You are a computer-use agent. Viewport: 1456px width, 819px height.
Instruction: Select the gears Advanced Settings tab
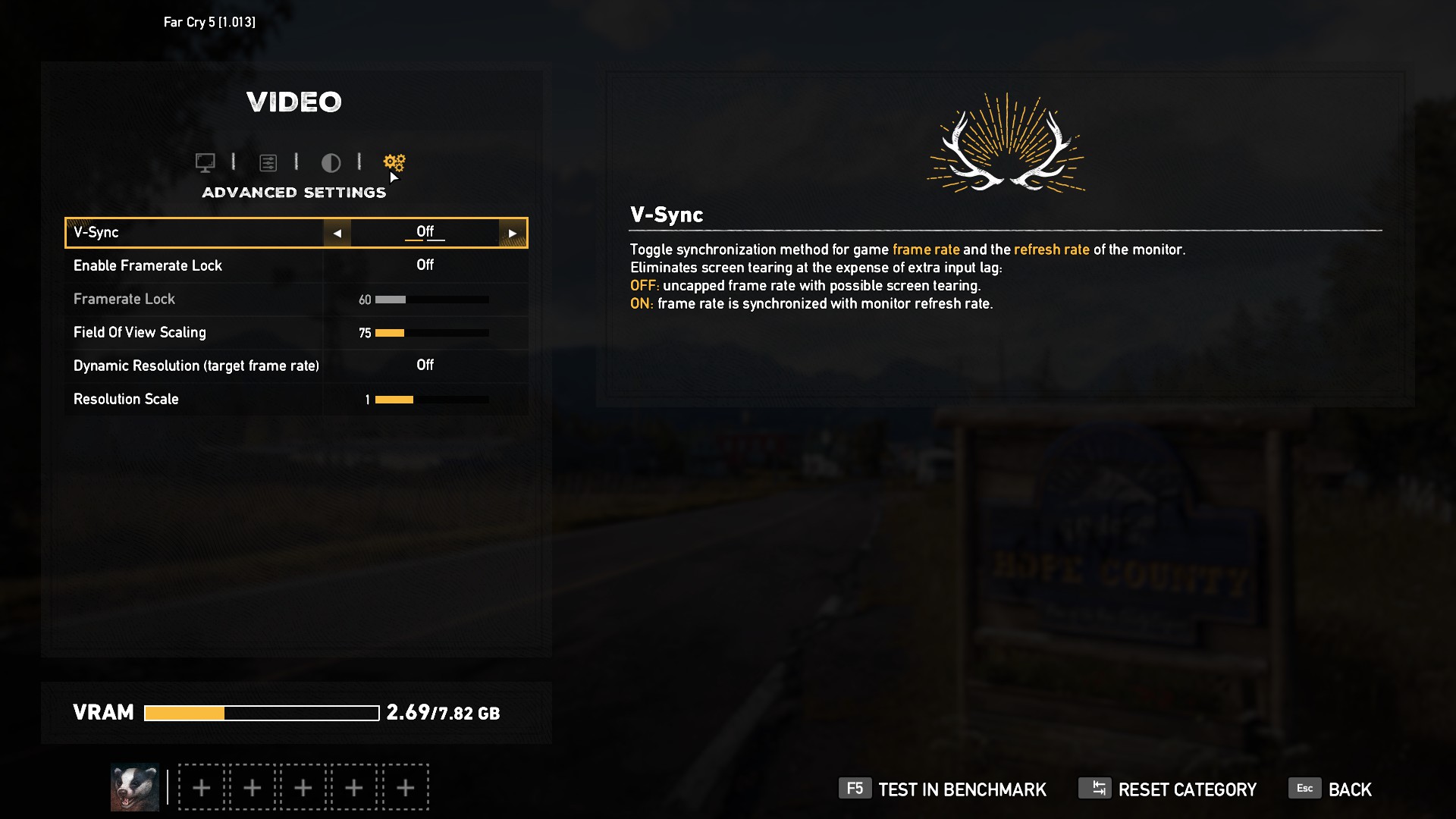click(x=394, y=162)
